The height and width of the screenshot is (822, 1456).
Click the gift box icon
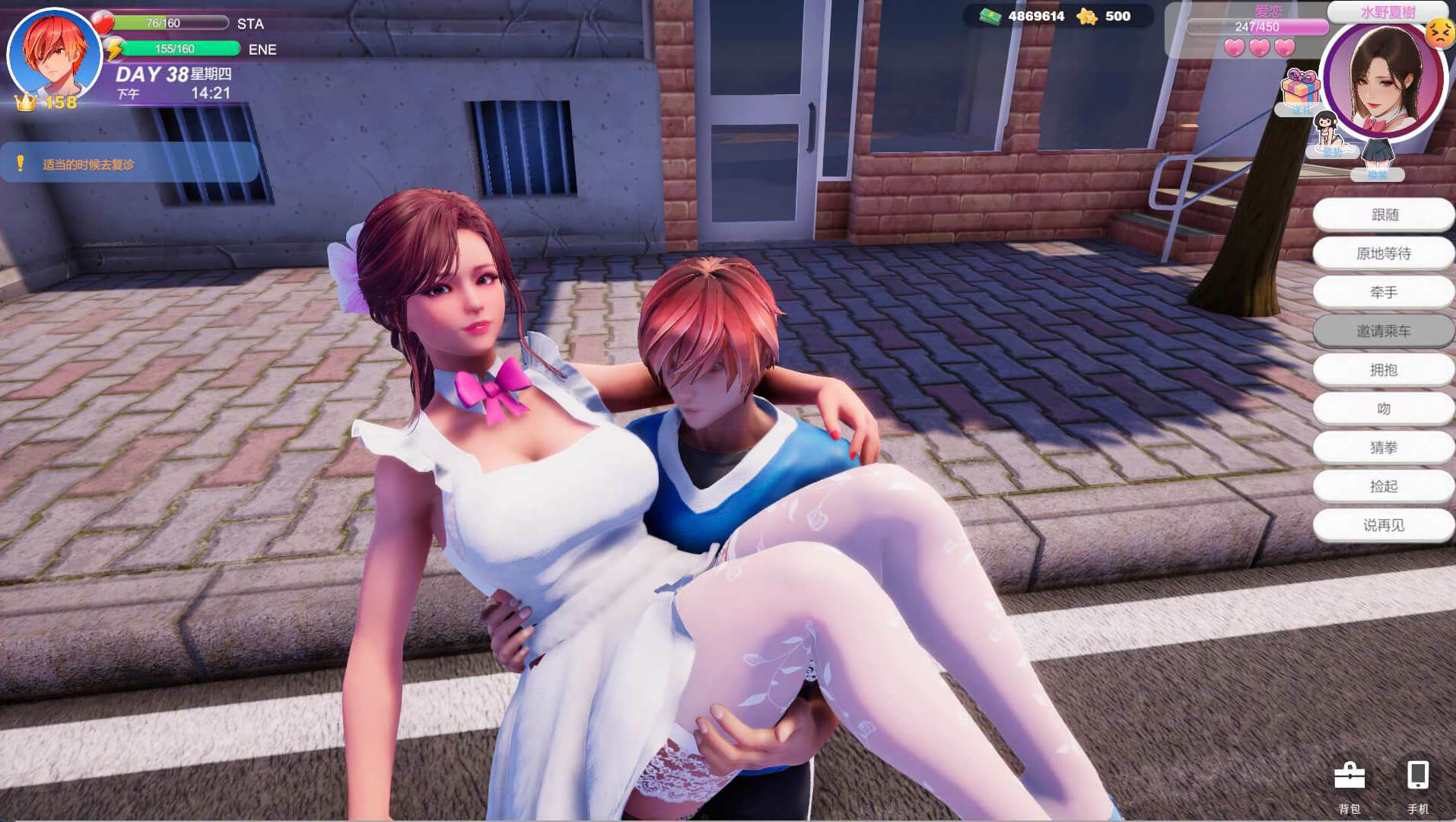(x=1300, y=90)
